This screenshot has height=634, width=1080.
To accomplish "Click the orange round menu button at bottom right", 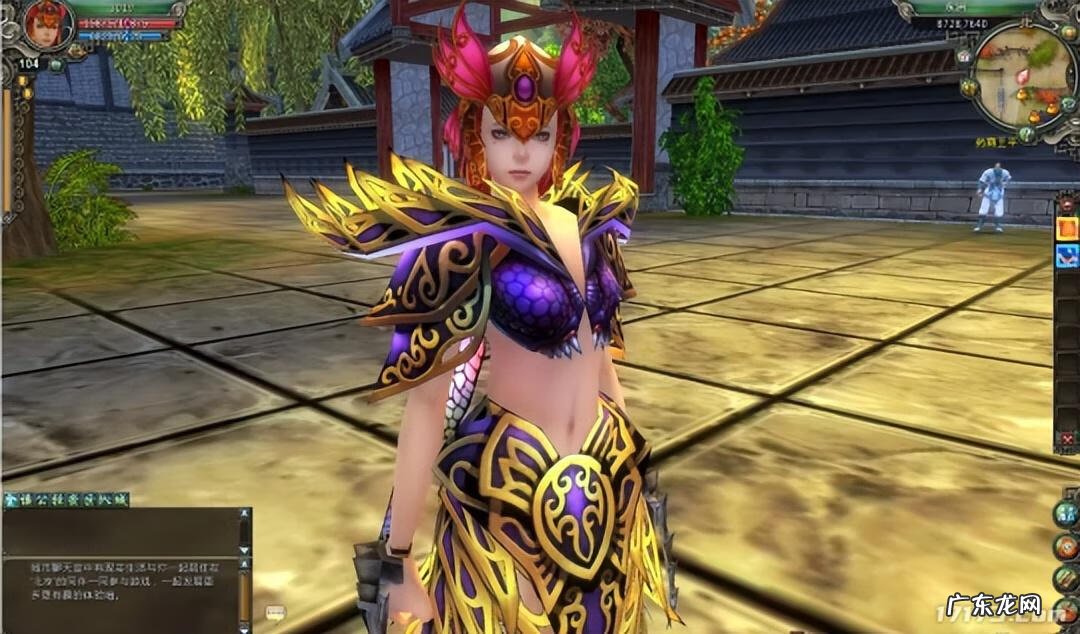I will [x=1067, y=546].
